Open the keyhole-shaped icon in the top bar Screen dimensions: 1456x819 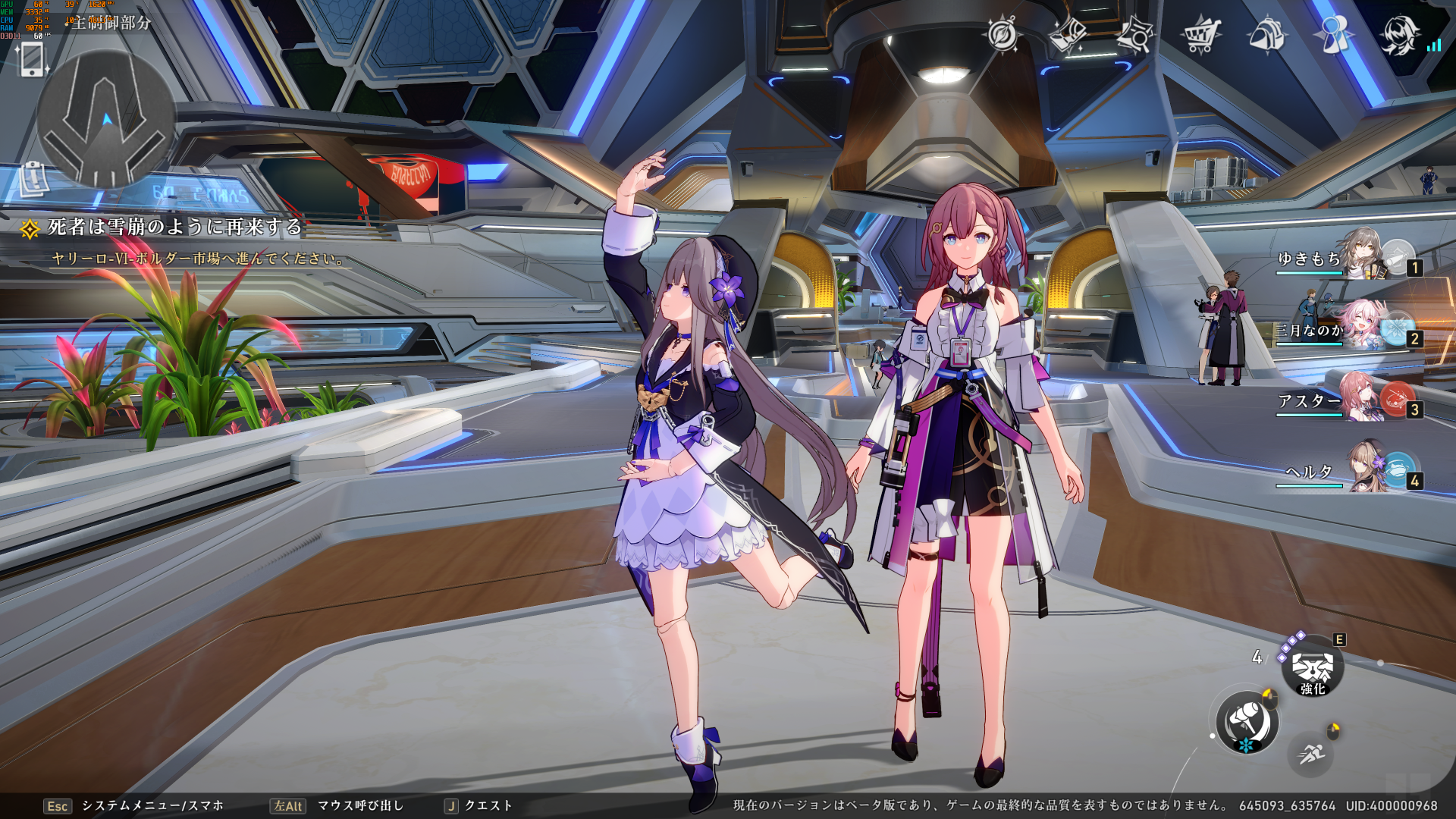pos(1333,35)
